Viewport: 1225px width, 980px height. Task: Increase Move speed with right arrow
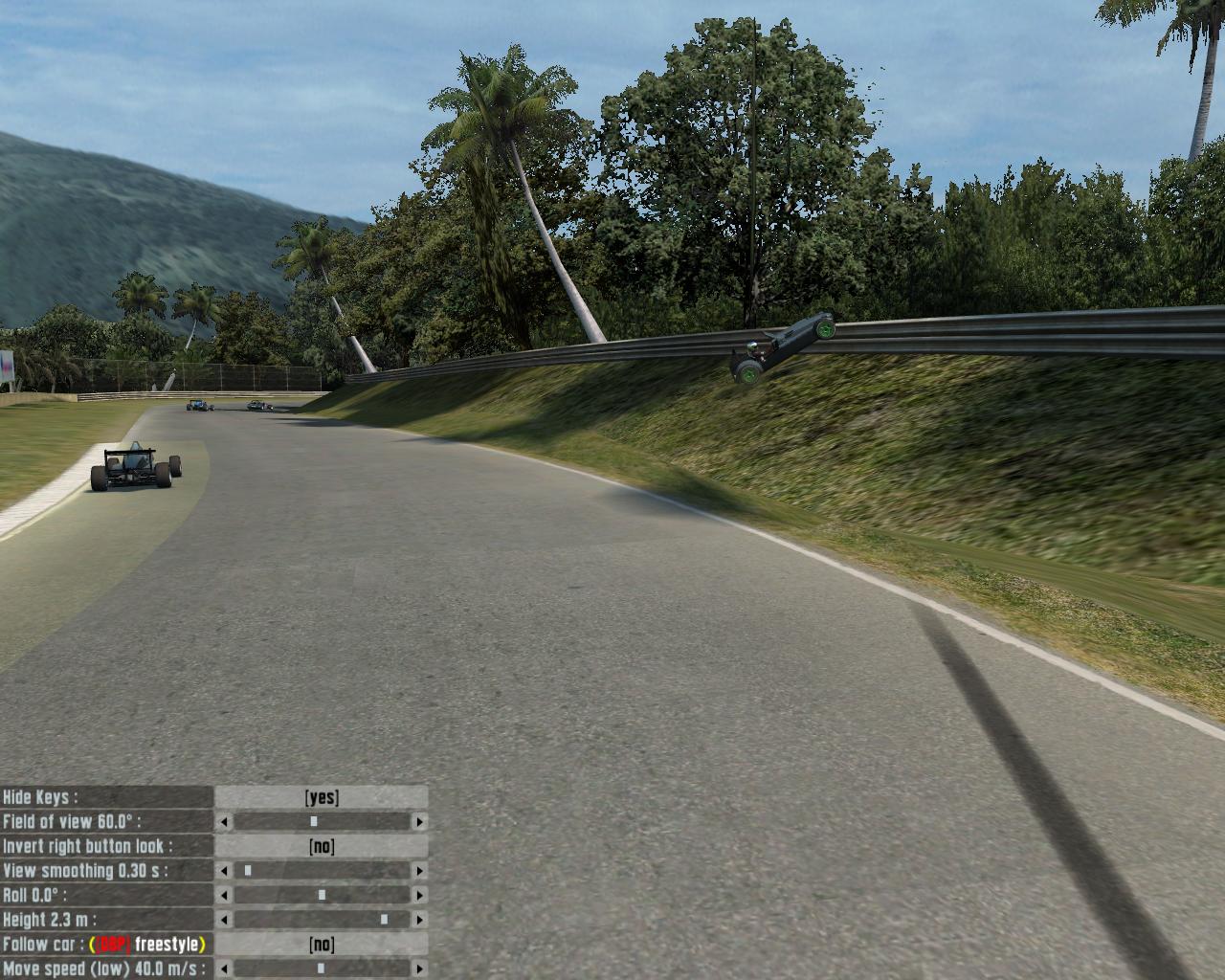pyautogui.click(x=419, y=969)
